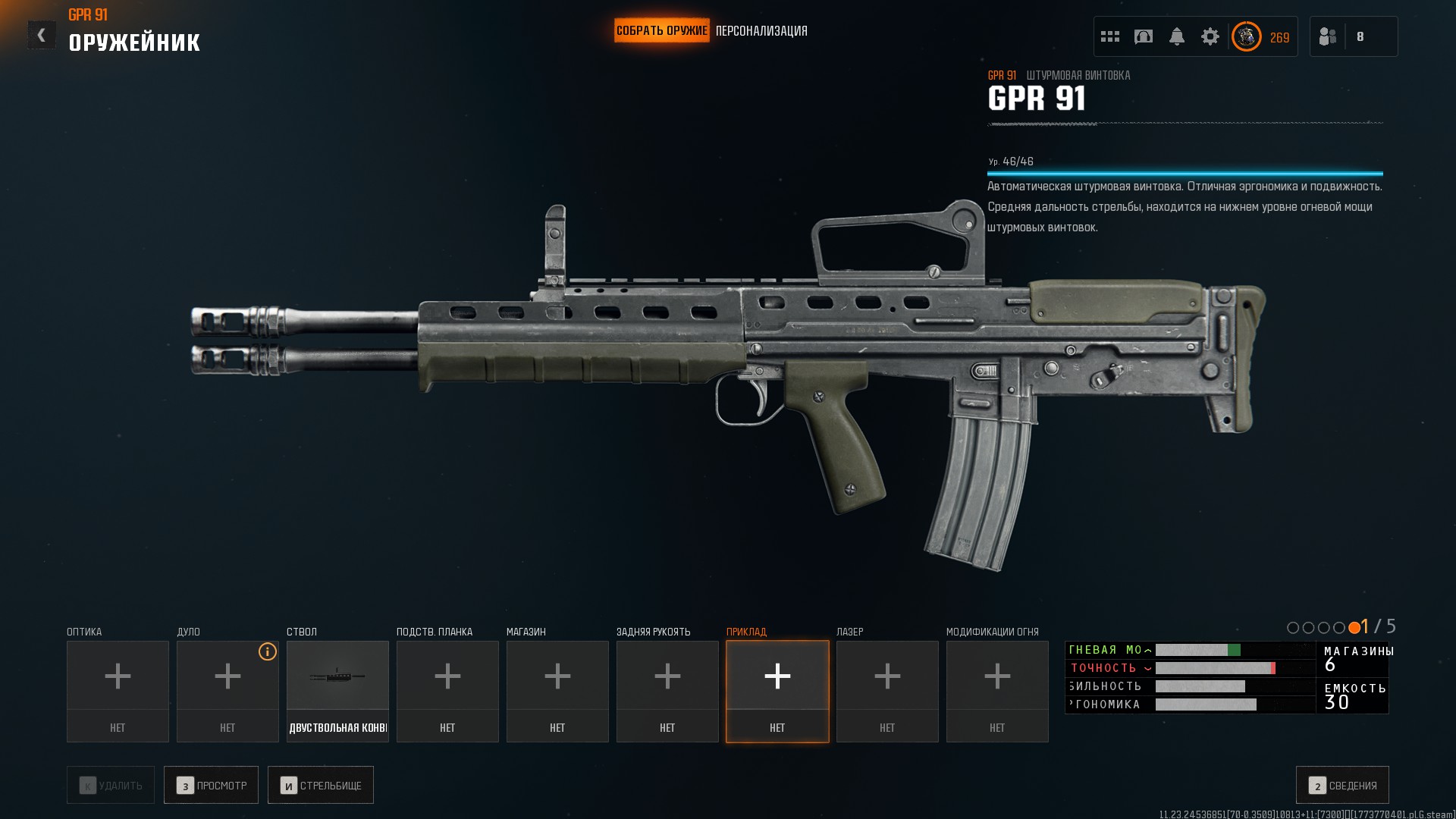This screenshot has height=819, width=1456.
Task: Open settings via the gear icon
Action: click(1210, 36)
